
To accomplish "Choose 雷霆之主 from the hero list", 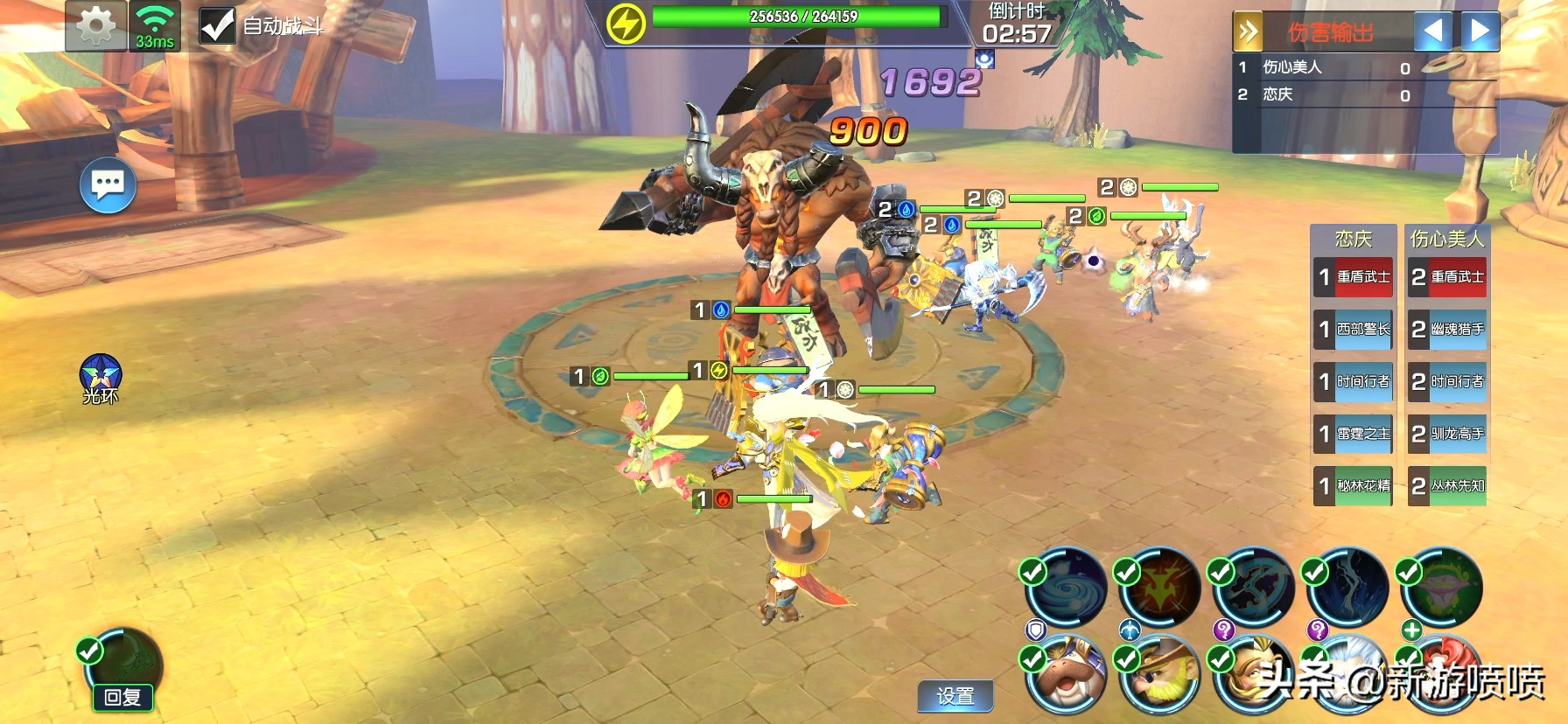I will pos(1354,434).
